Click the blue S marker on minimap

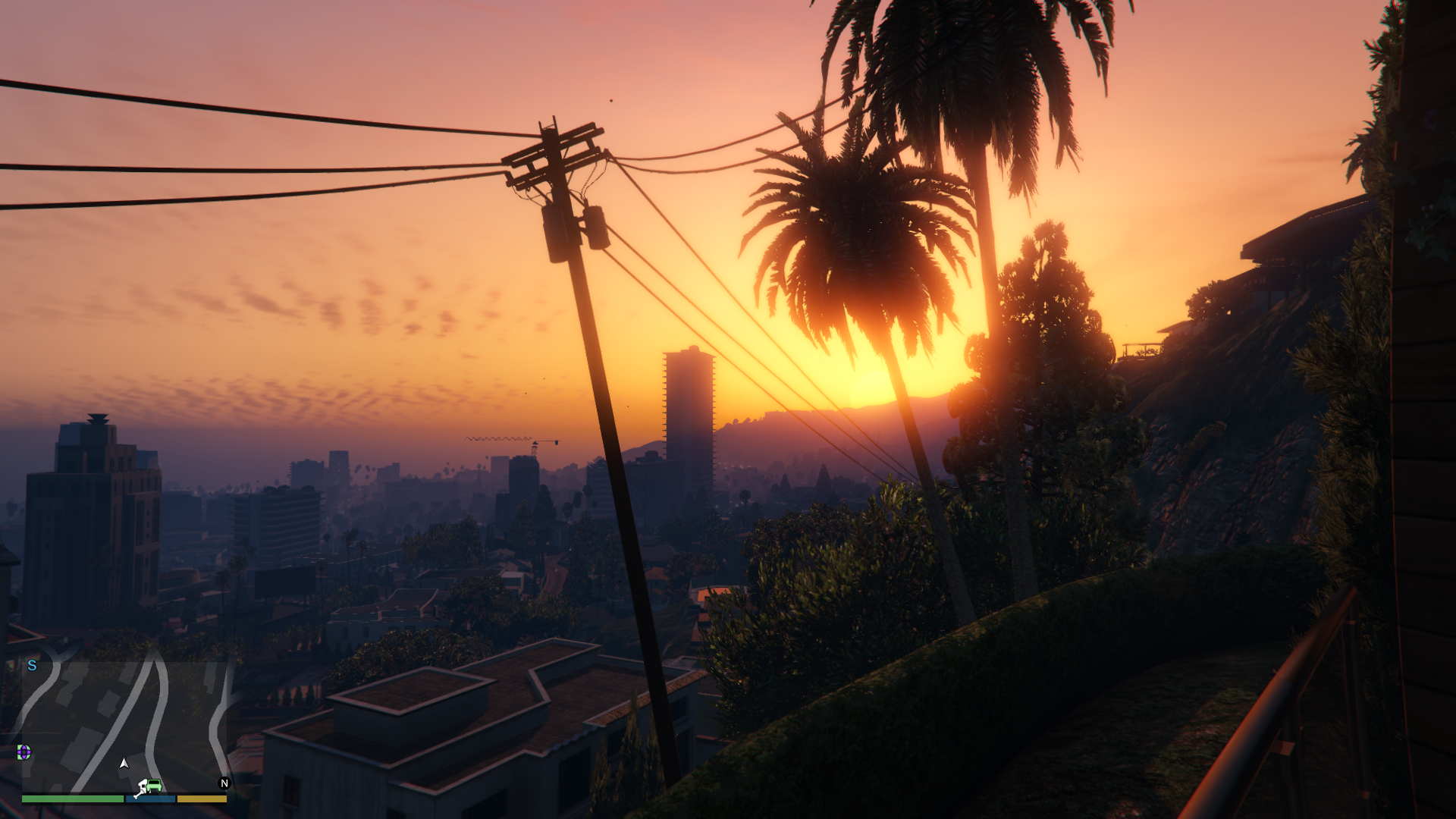tap(32, 666)
